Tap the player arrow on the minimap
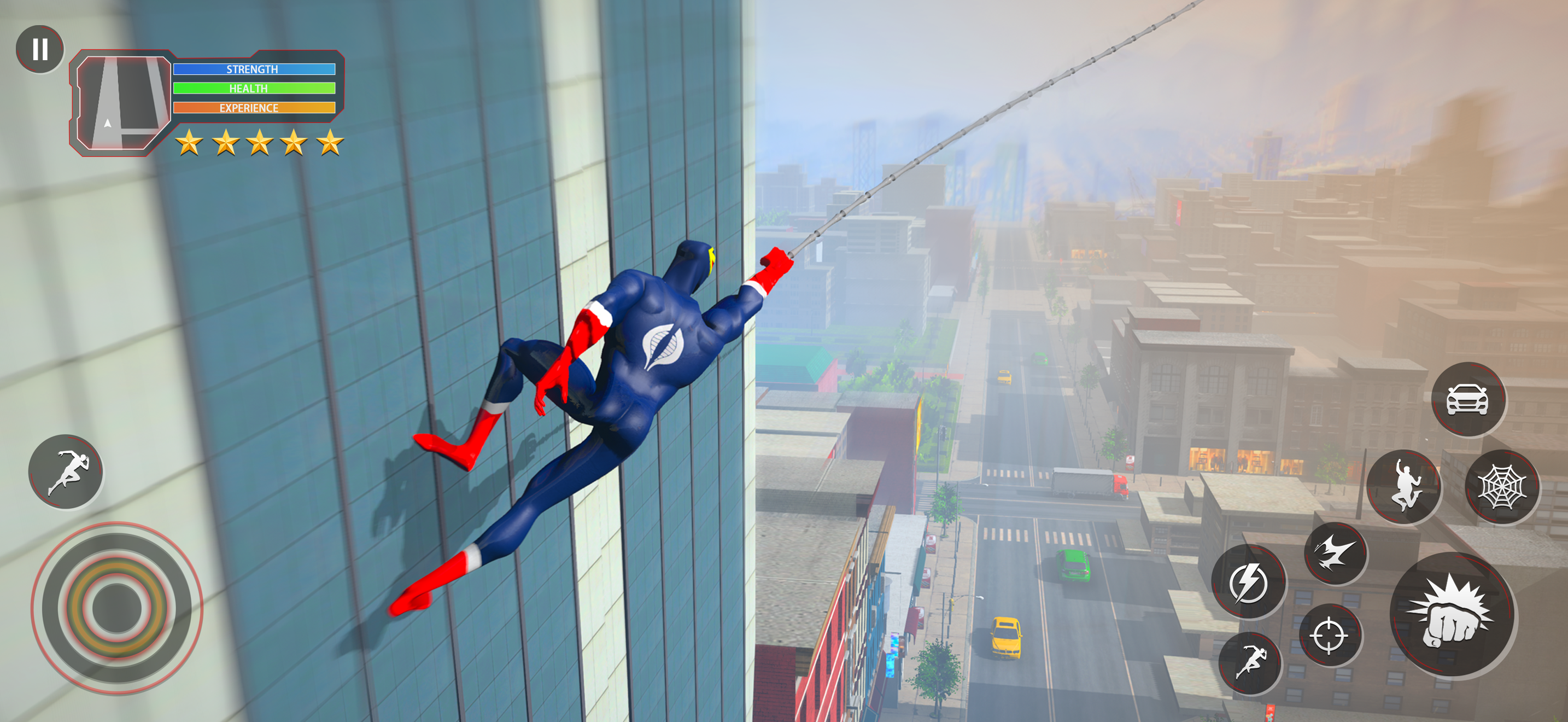The width and height of the screenshot is (1568, 722). [107, 124]
